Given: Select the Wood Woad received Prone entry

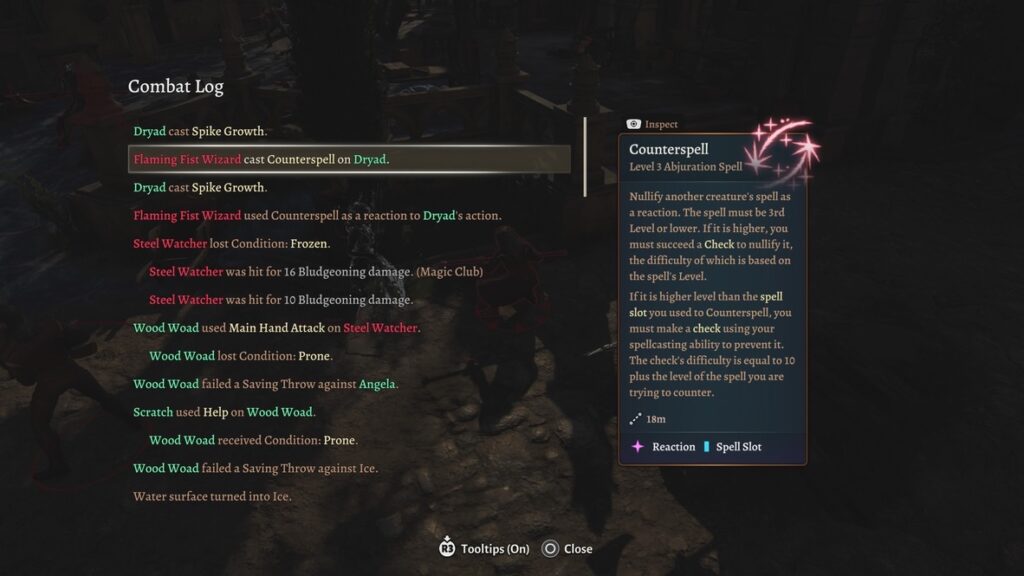Looking at the screenshot, I should pyautogui.click(x=253, y=440).
